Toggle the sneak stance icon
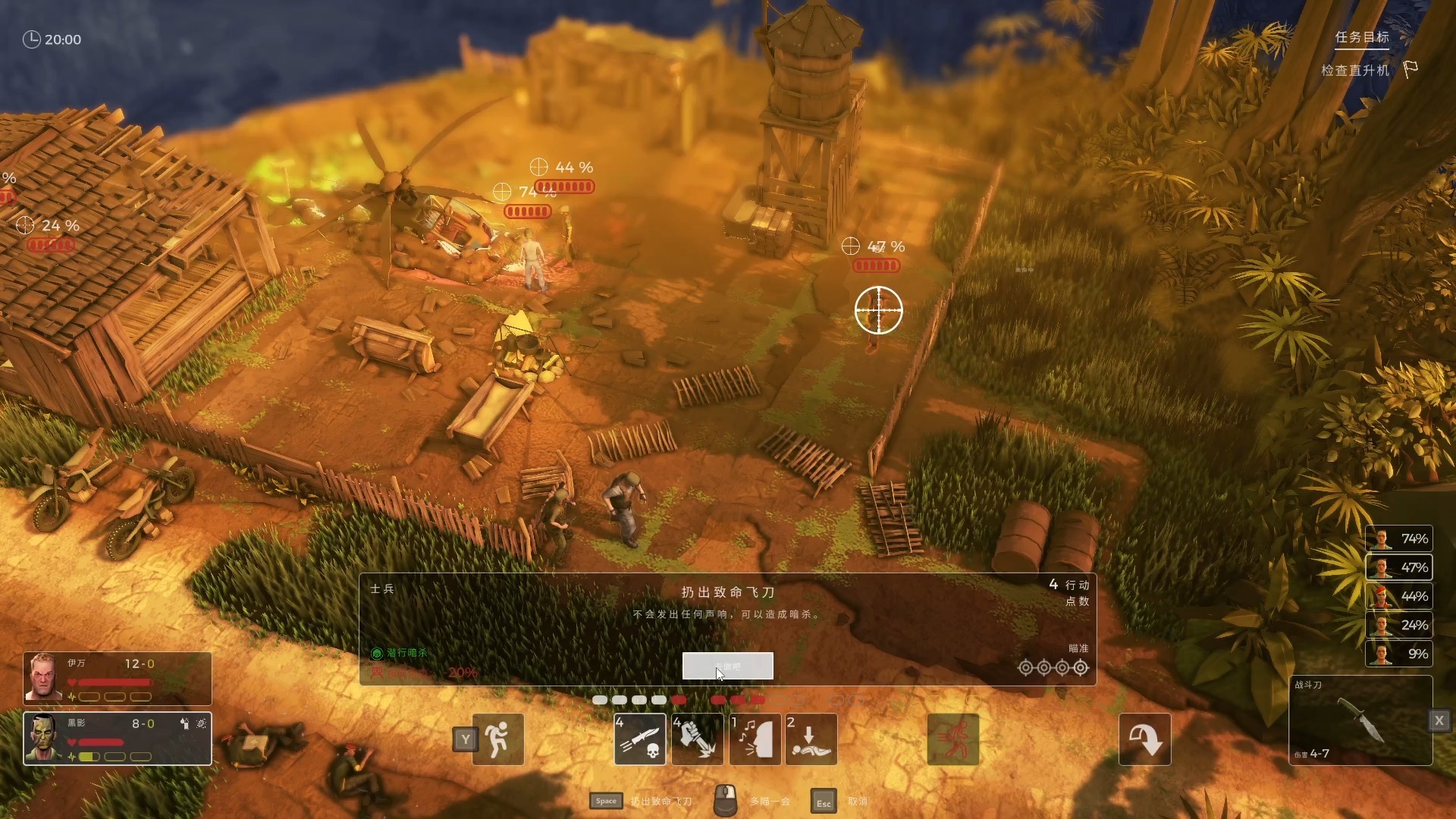Image resolution: width=1456 pixels, height=819 pixels. (498, 739)
